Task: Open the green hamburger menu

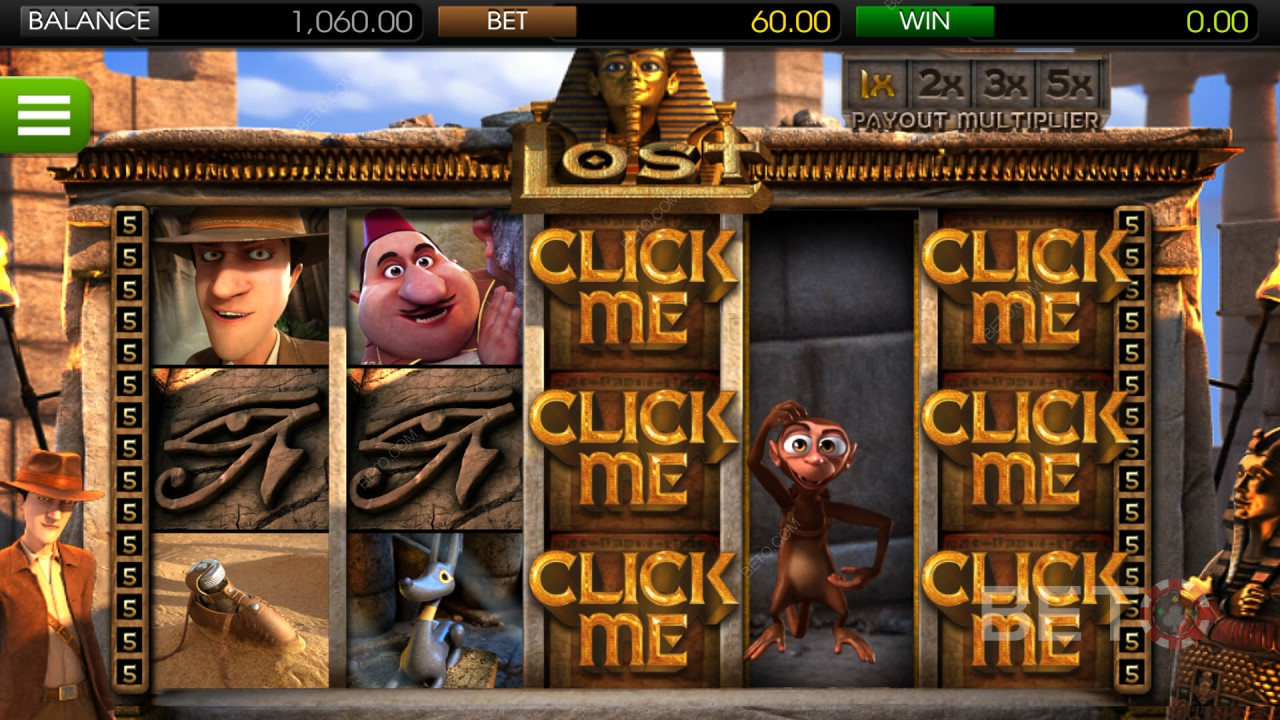Action: [44, 115]
